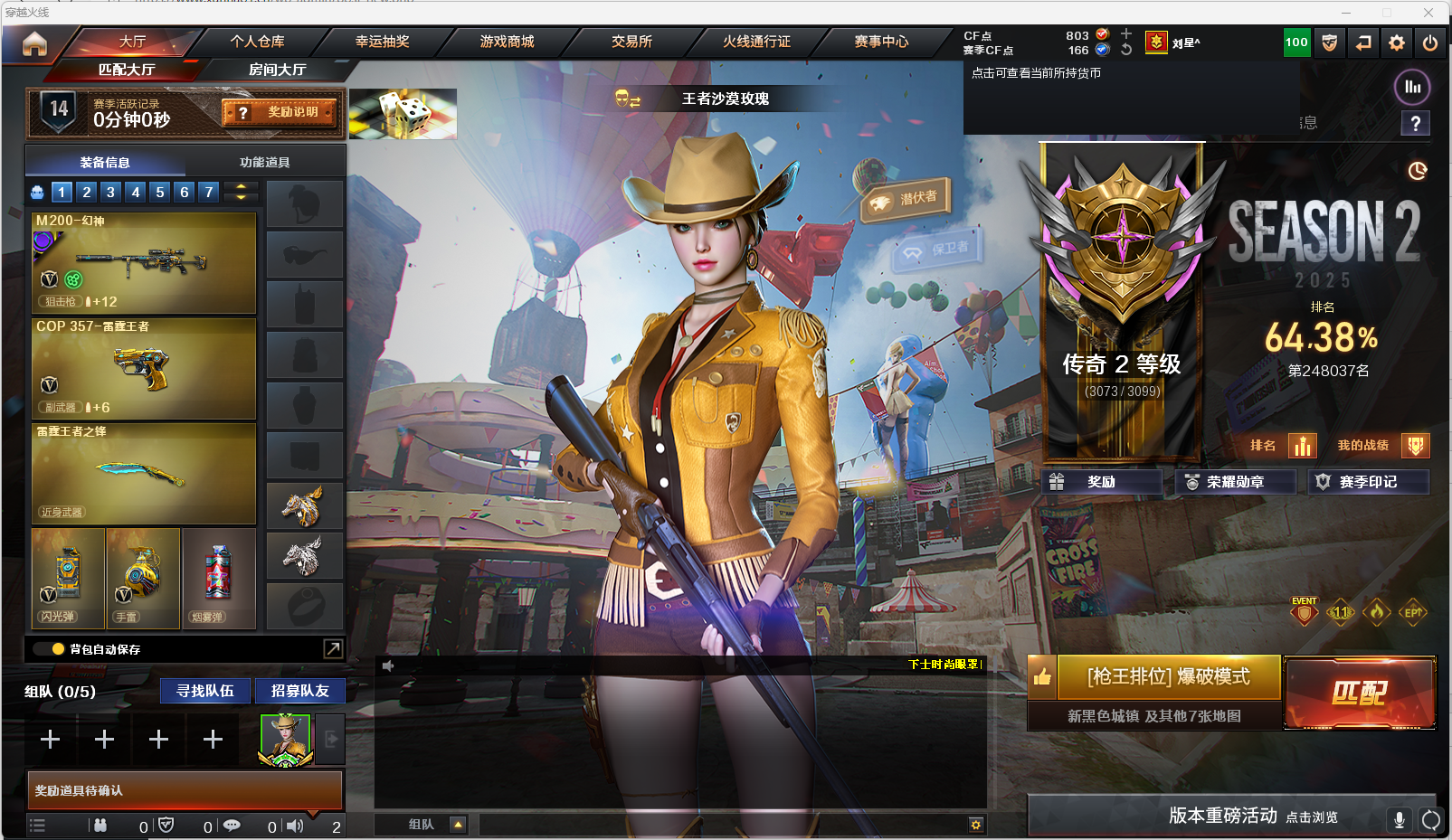
Task: Close the game window
Action: [x=1428, y=13]
